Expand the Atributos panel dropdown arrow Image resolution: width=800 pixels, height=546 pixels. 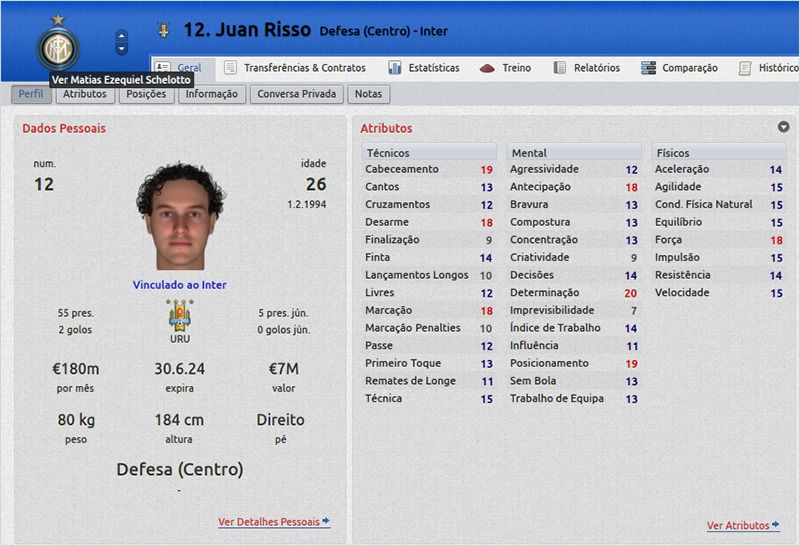(784, 127)
